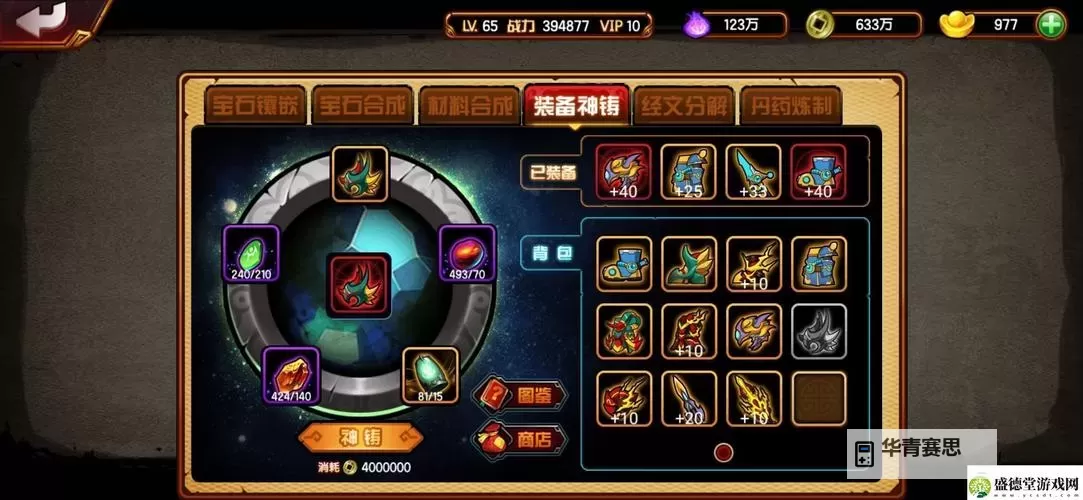Select the 材料合成 tab
Viewport: 1083px width, 500px height.
pyautogui.click(x=468, y=105)
